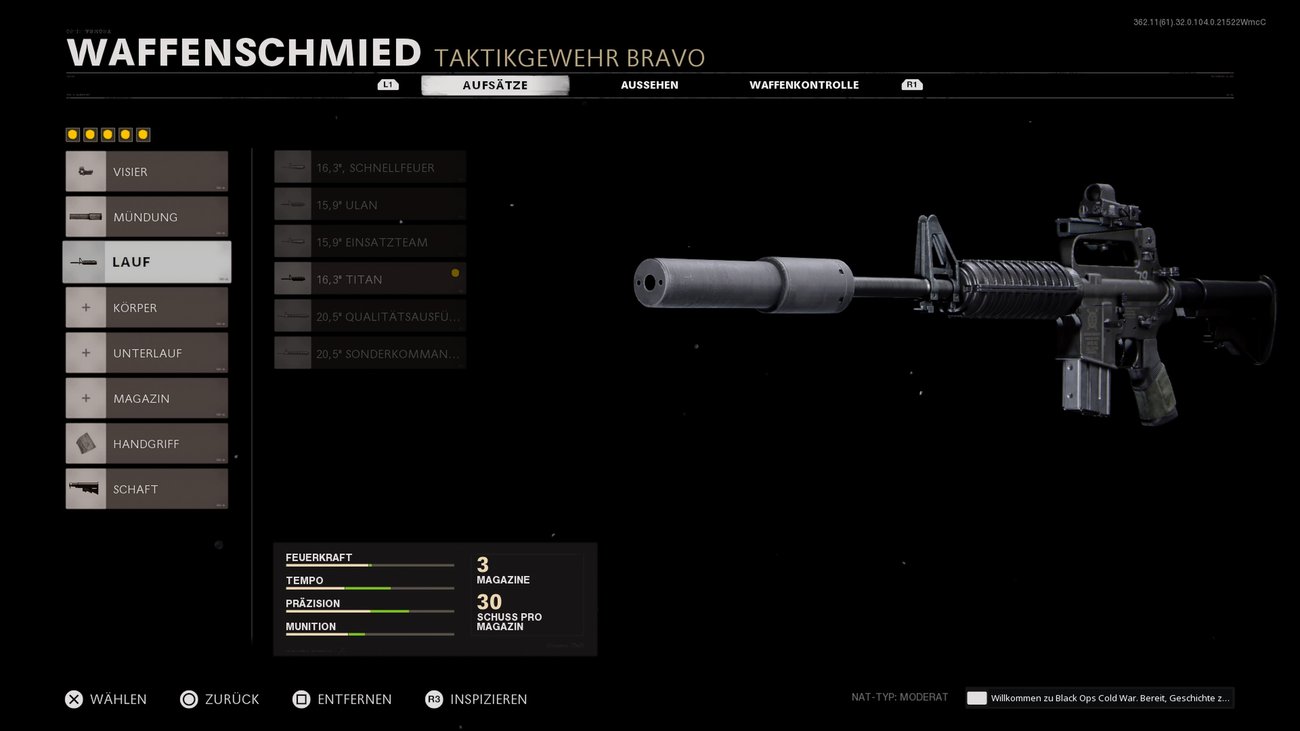Select the 15,9" Einsatzteam barrel
This screenshot has height=731, width=1300.
pyautogui.click(x=370, y=241)
